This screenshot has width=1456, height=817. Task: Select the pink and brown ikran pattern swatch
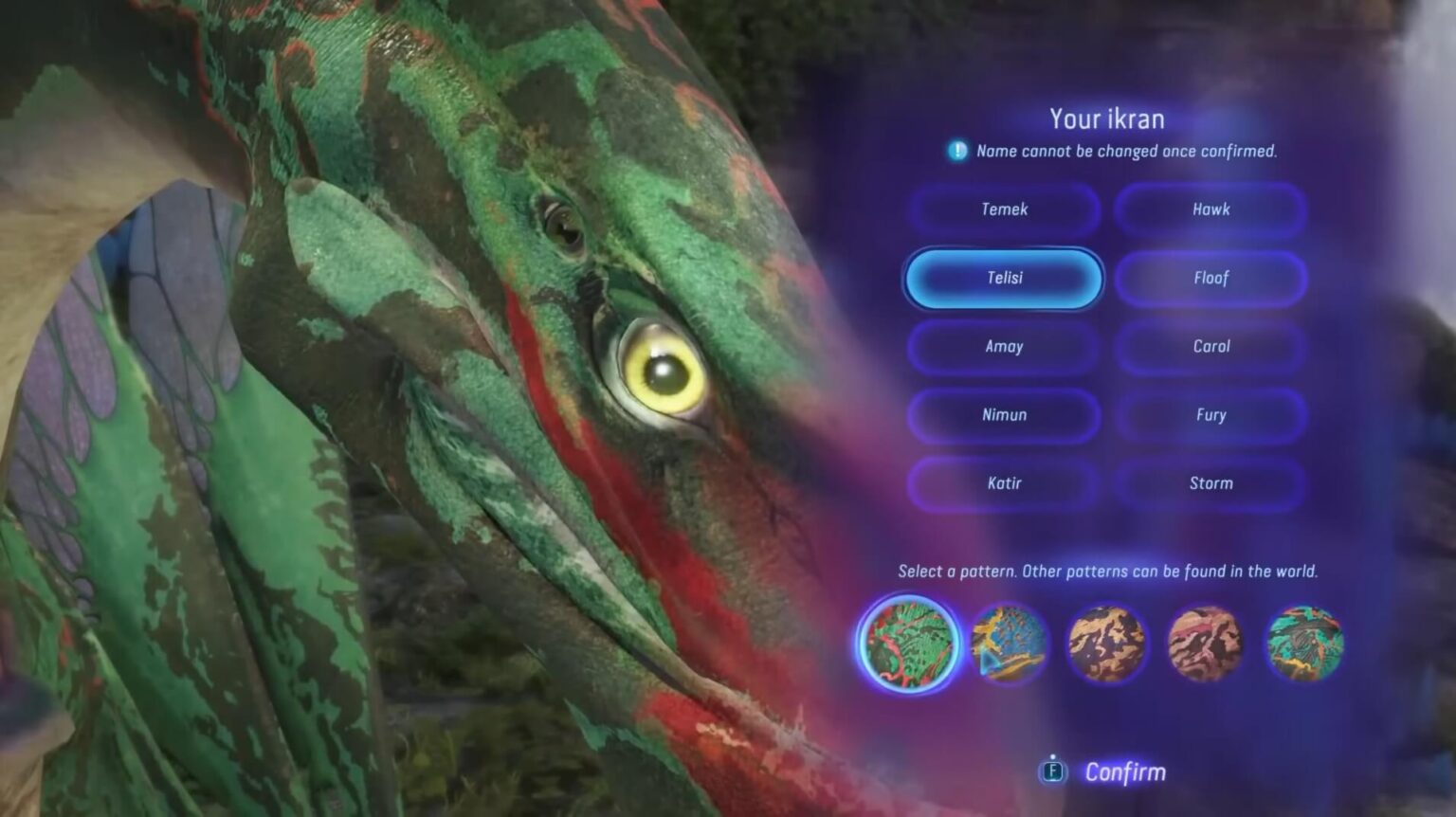(1208, 644)
